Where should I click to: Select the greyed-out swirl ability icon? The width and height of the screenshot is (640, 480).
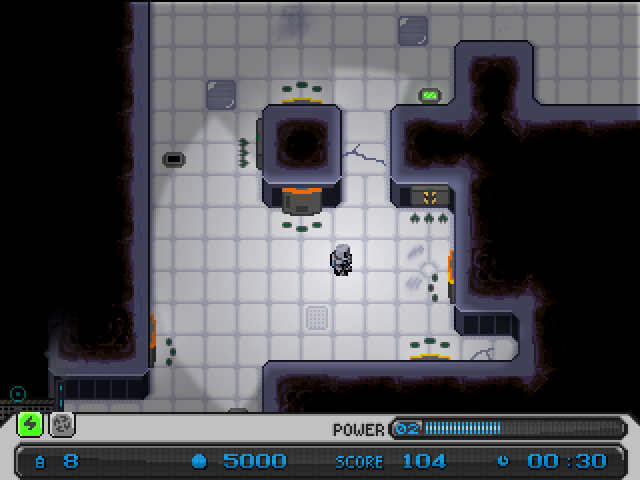pyautogui.click(x=62, y=424)
